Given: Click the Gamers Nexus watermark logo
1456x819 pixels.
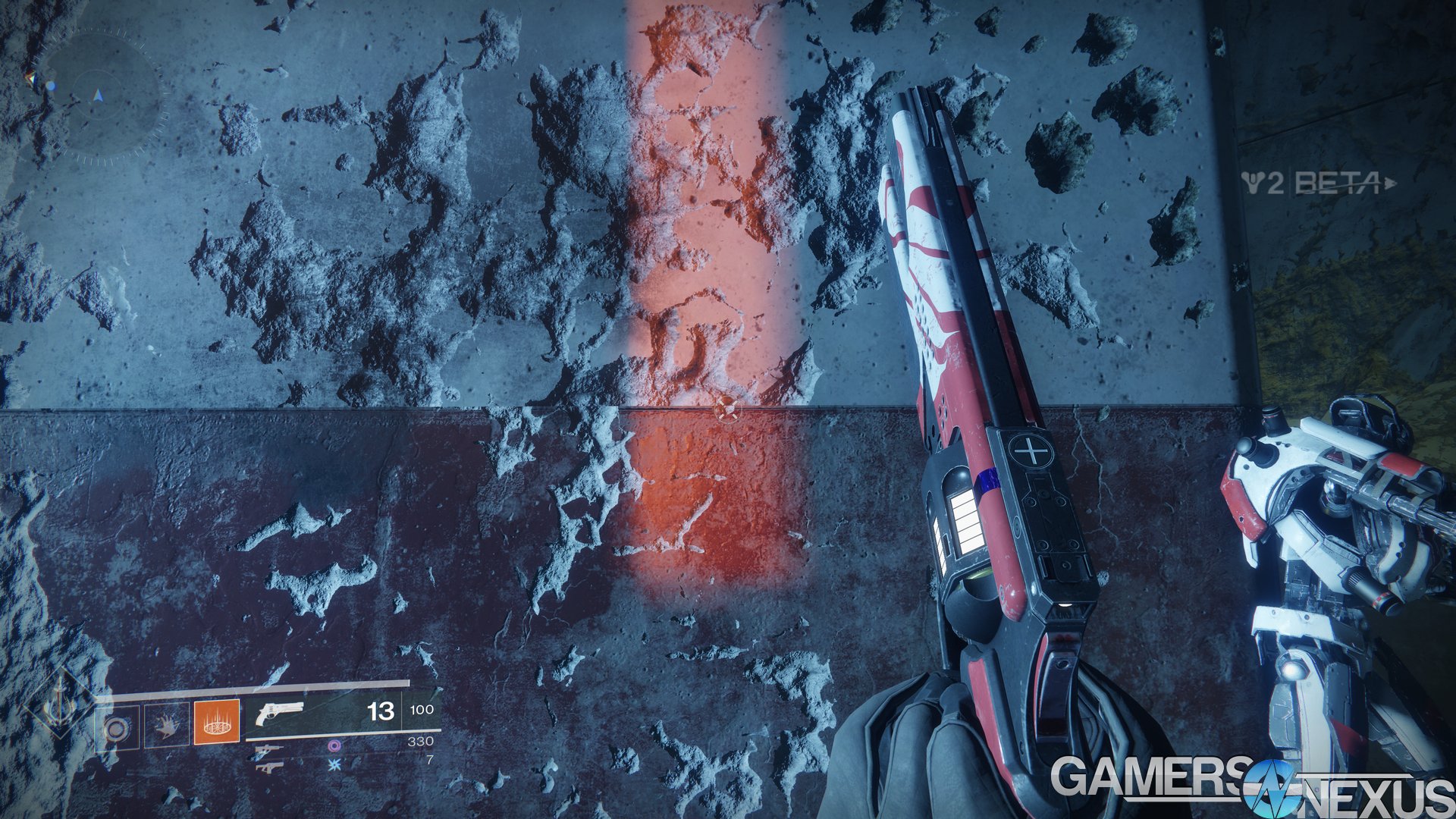Looking at the screenshot, I should tap(1251, 787).
